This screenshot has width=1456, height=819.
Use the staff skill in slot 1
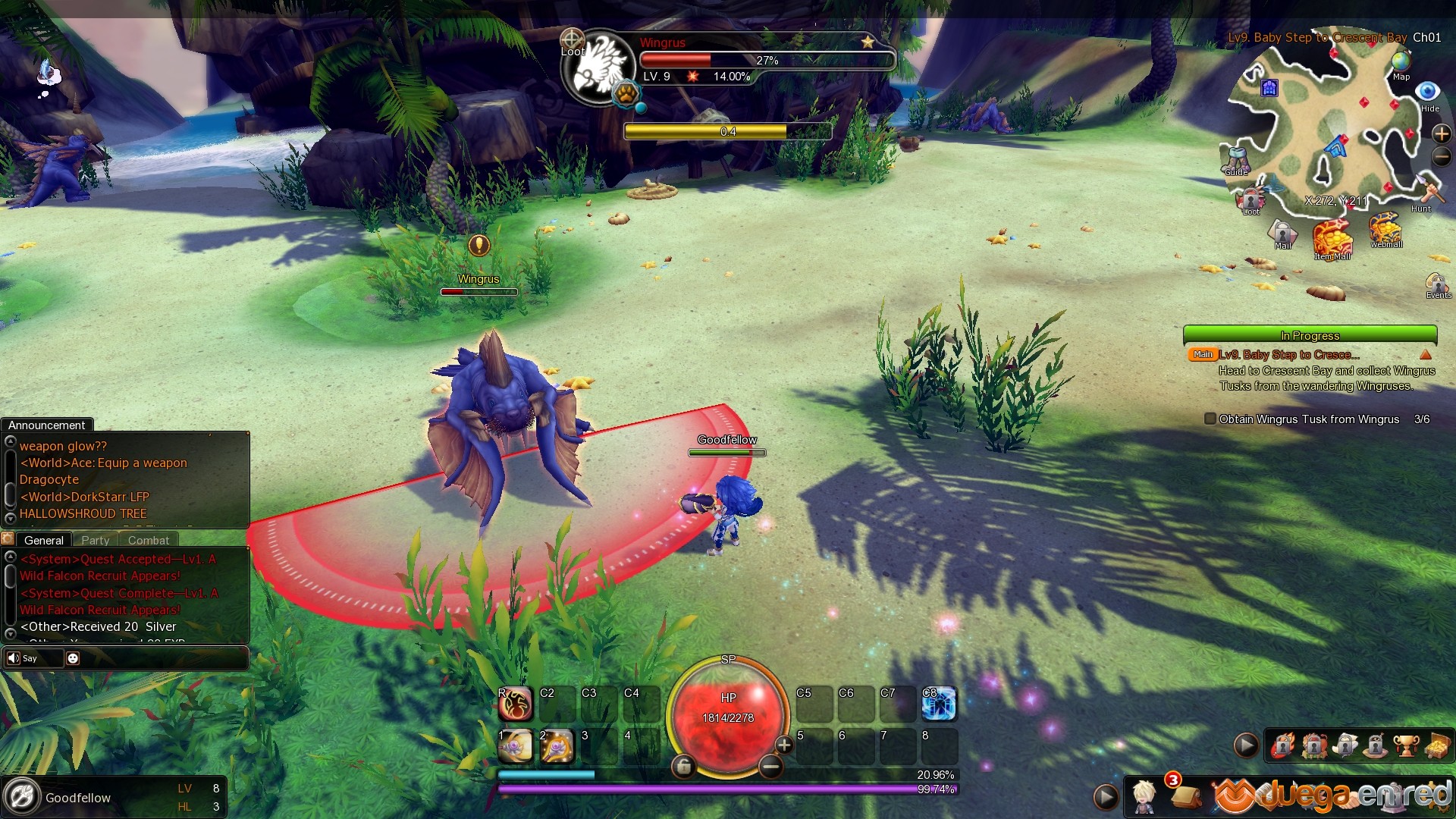516,747
